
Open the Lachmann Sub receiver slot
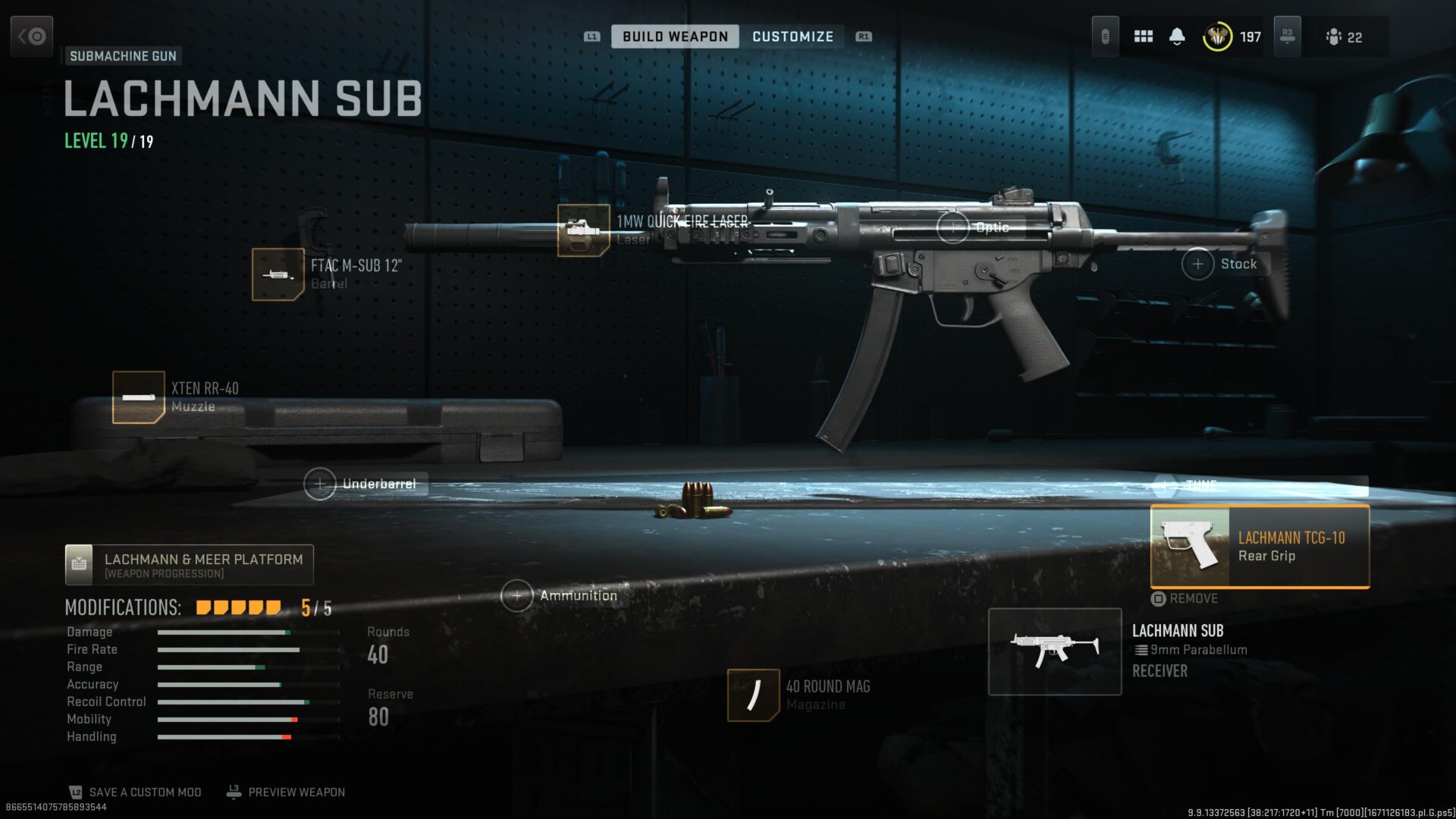pyautogui.click(x=1055, y=651)
